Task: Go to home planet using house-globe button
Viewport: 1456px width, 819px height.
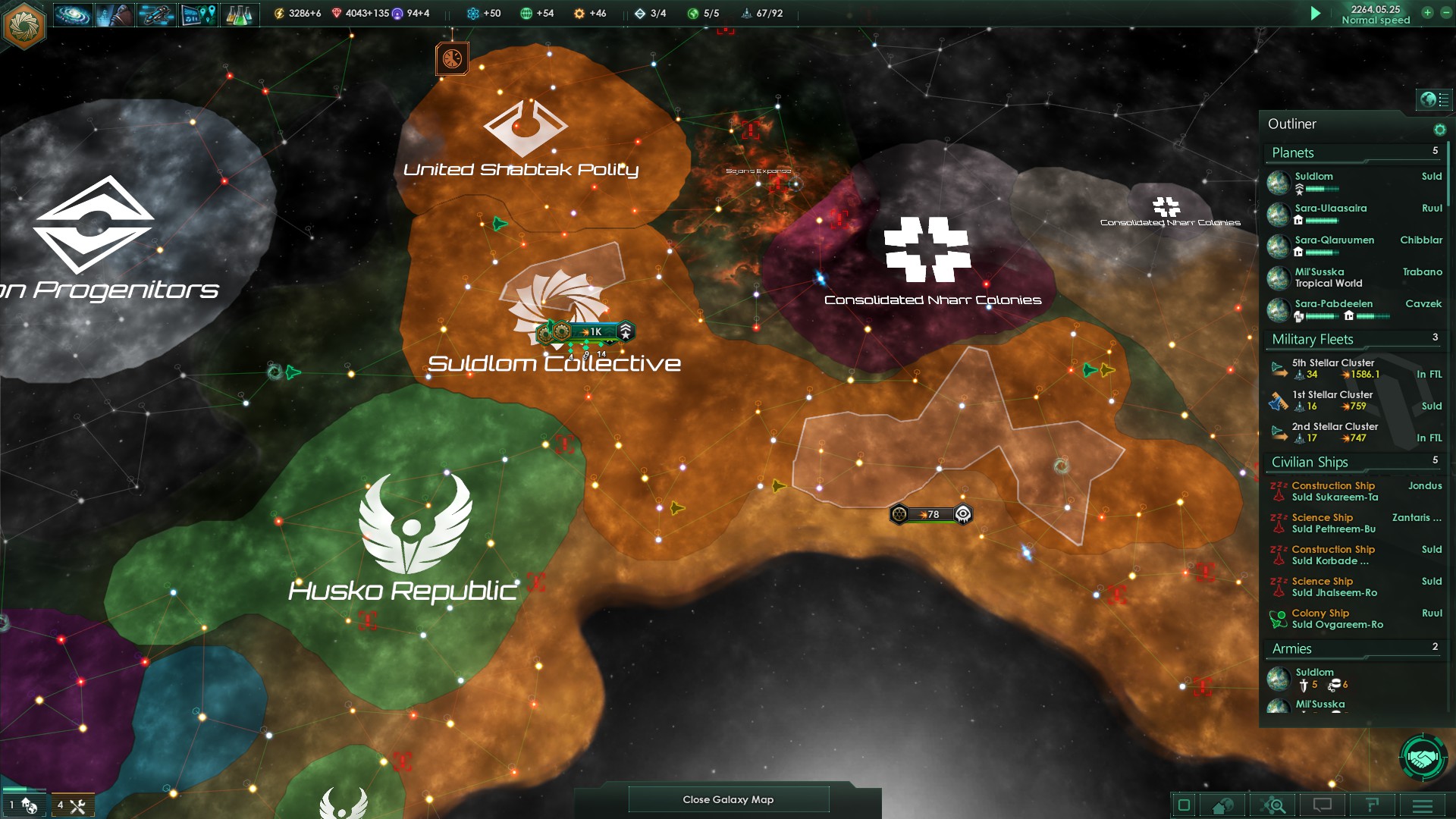Action: point(1222,805)
